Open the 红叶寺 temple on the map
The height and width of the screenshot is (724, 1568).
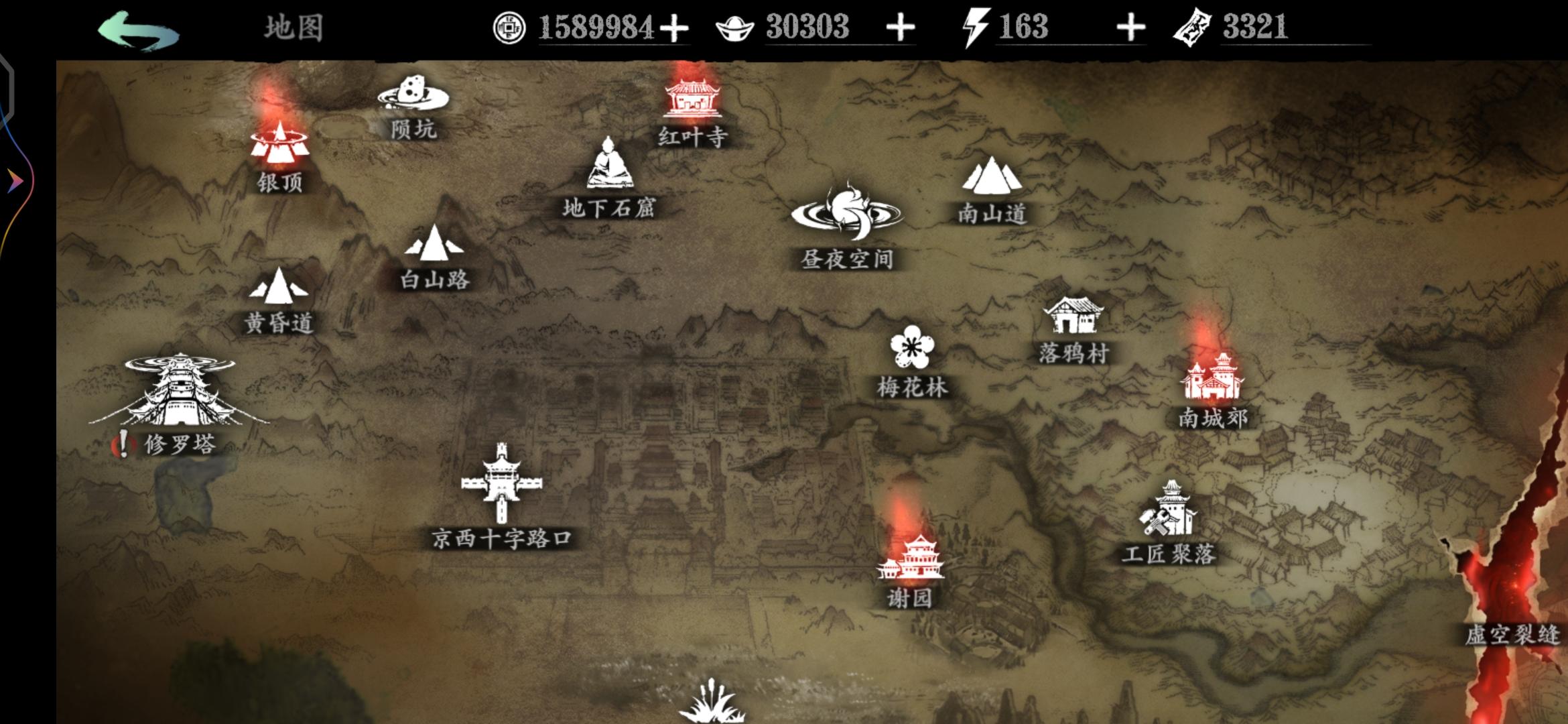(x=690, y=101)
